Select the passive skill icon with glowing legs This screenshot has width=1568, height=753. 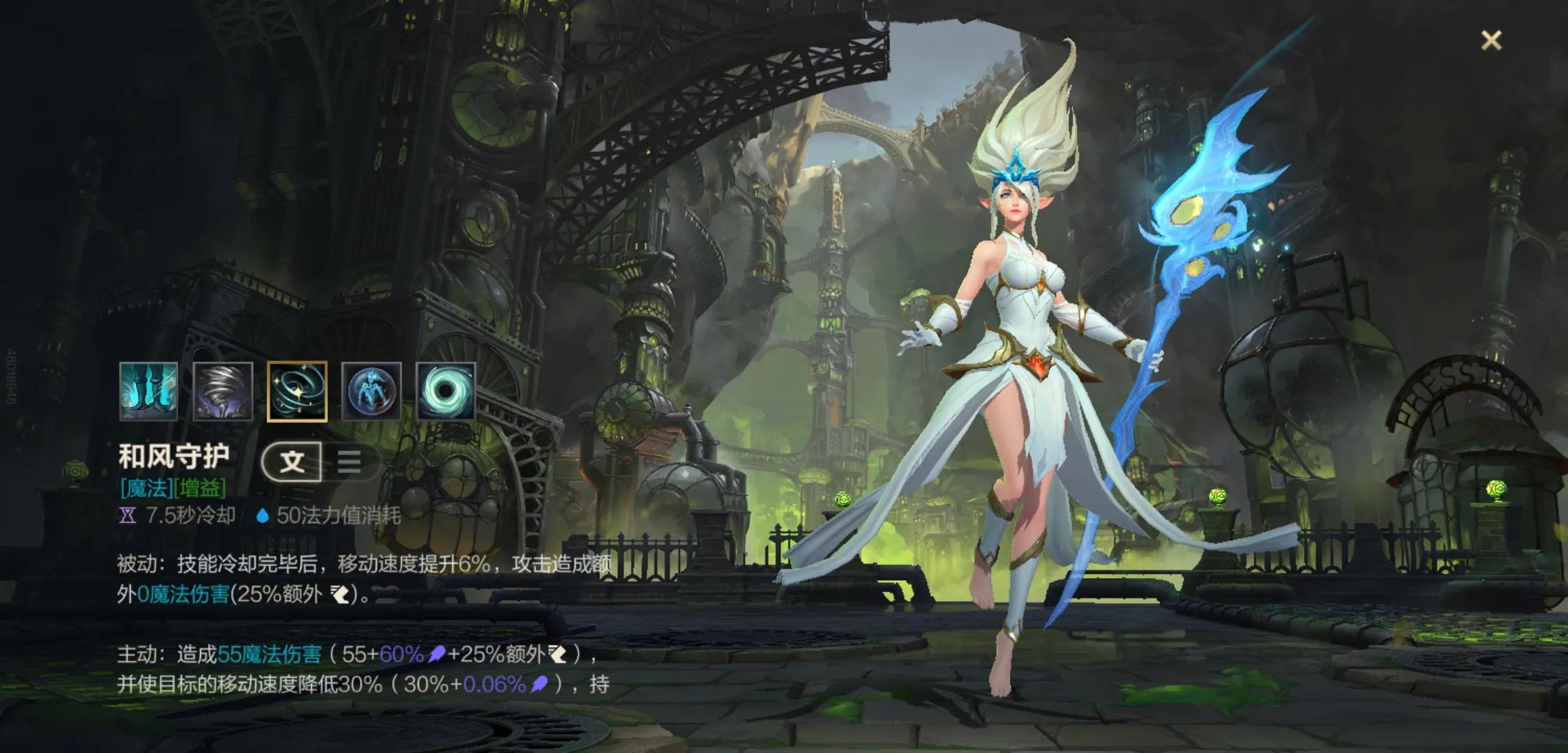(x=149, y=391)
